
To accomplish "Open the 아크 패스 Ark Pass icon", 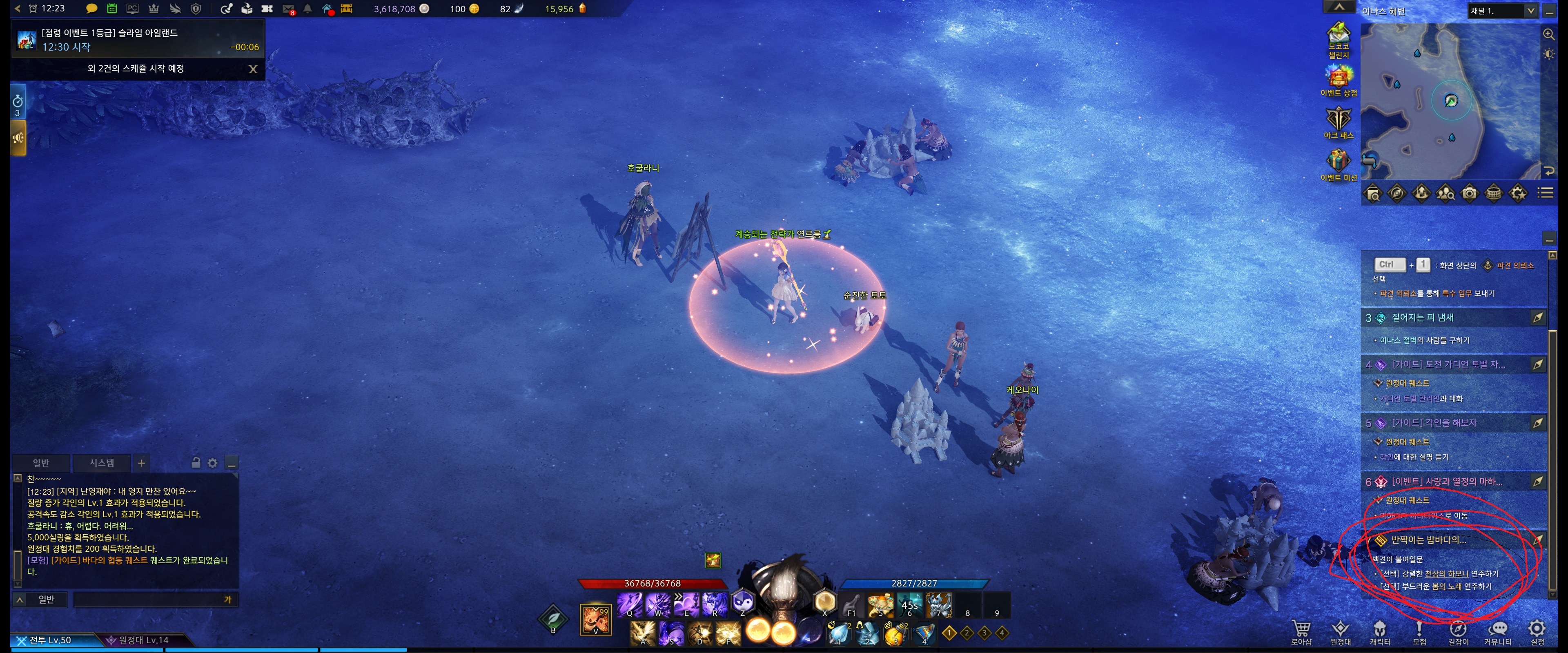I will coord(1339,122).
